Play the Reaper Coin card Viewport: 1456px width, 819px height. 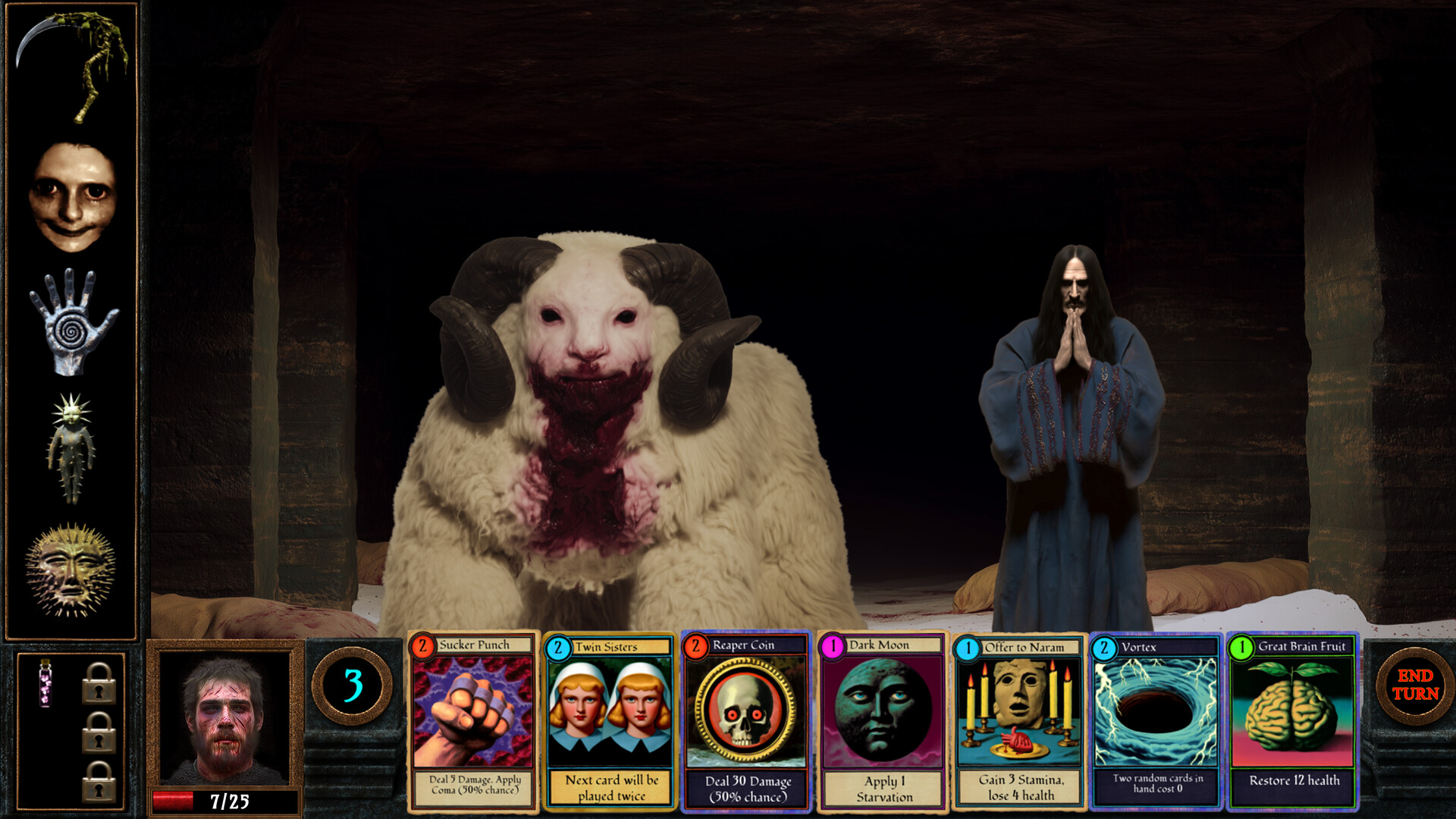tap(746, 720)
